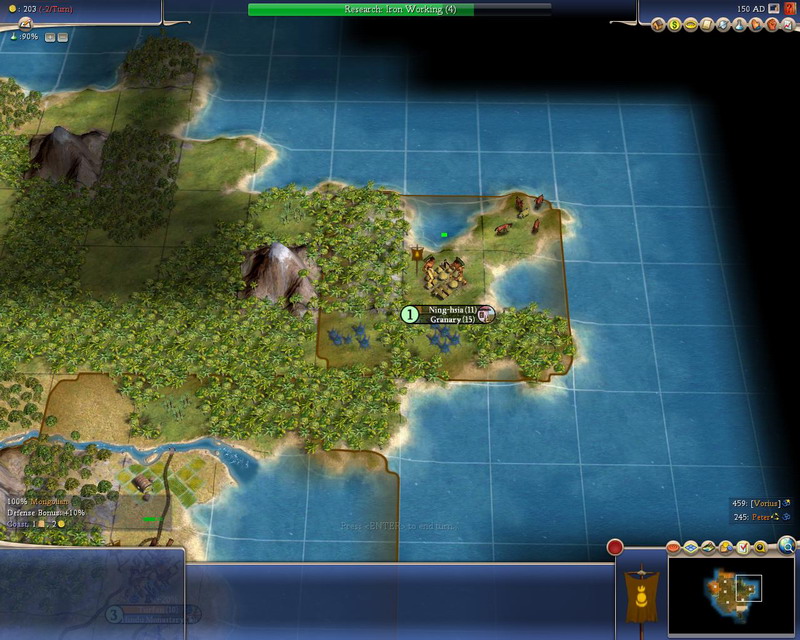
Task: Toggle the scores checklist icon
Action: click(743, 547)
